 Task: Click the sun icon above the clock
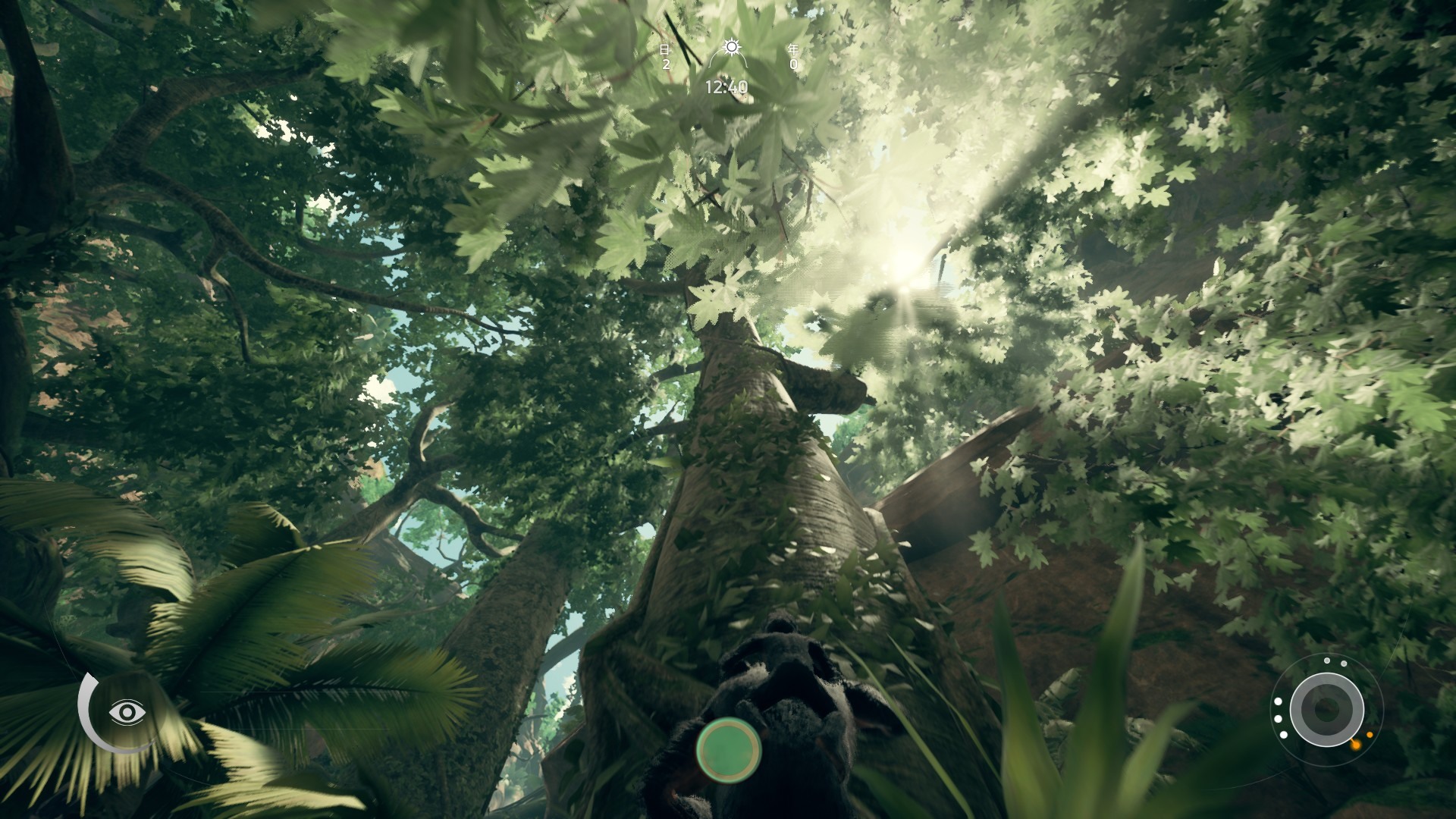(x=732, y=47)
